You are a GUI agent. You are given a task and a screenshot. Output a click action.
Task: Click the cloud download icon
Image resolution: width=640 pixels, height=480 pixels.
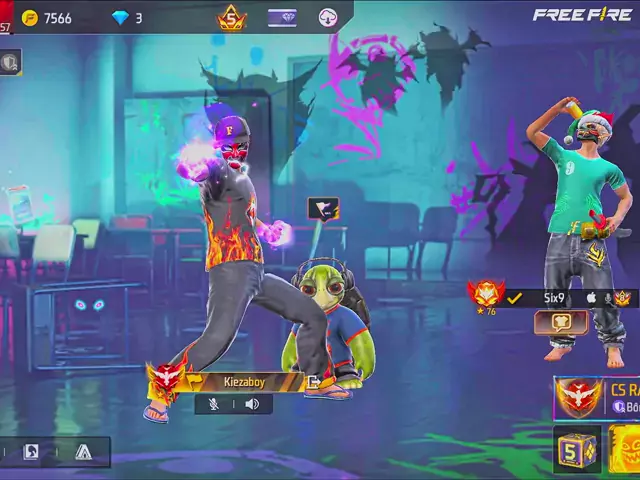[328, 18]
